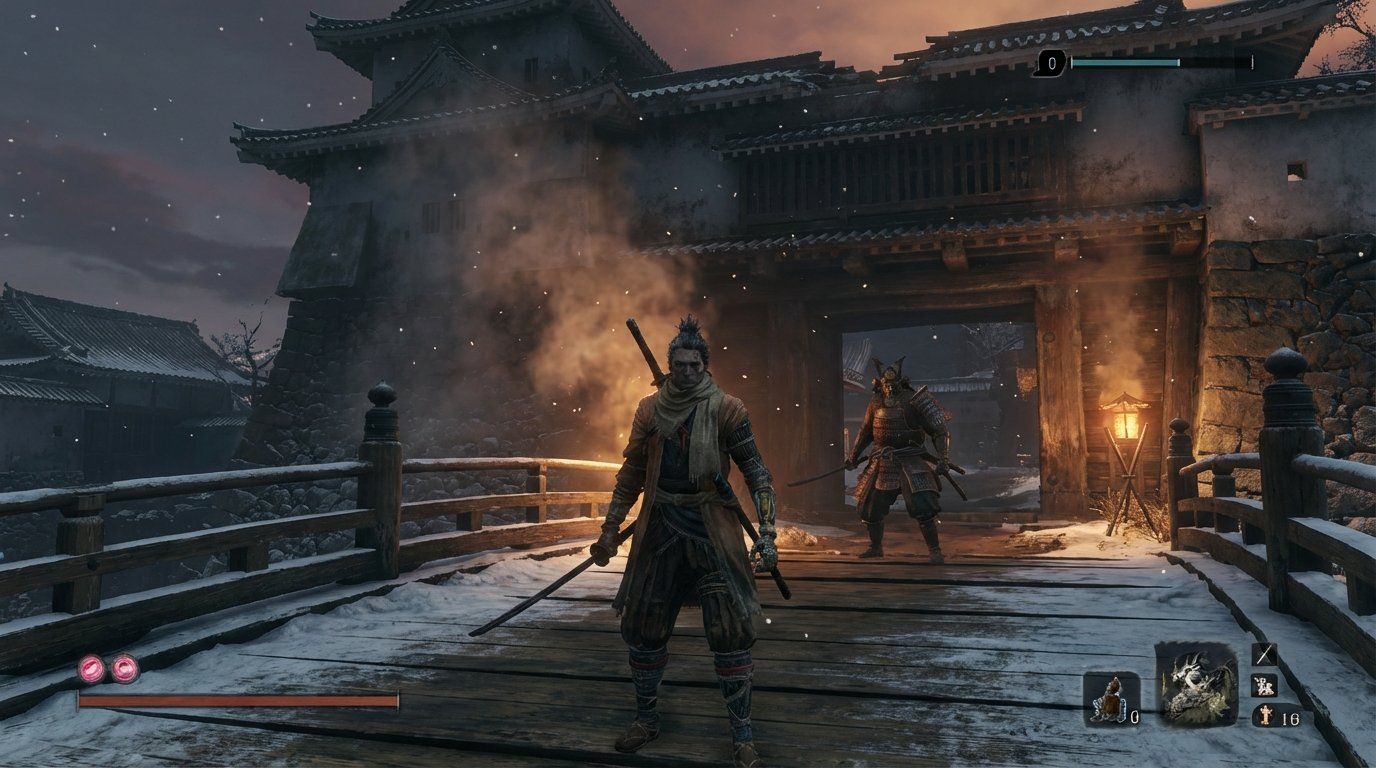Open the quick item slot showing 0
This screenshot has height=768, width=1376.
click(1112, 700)
